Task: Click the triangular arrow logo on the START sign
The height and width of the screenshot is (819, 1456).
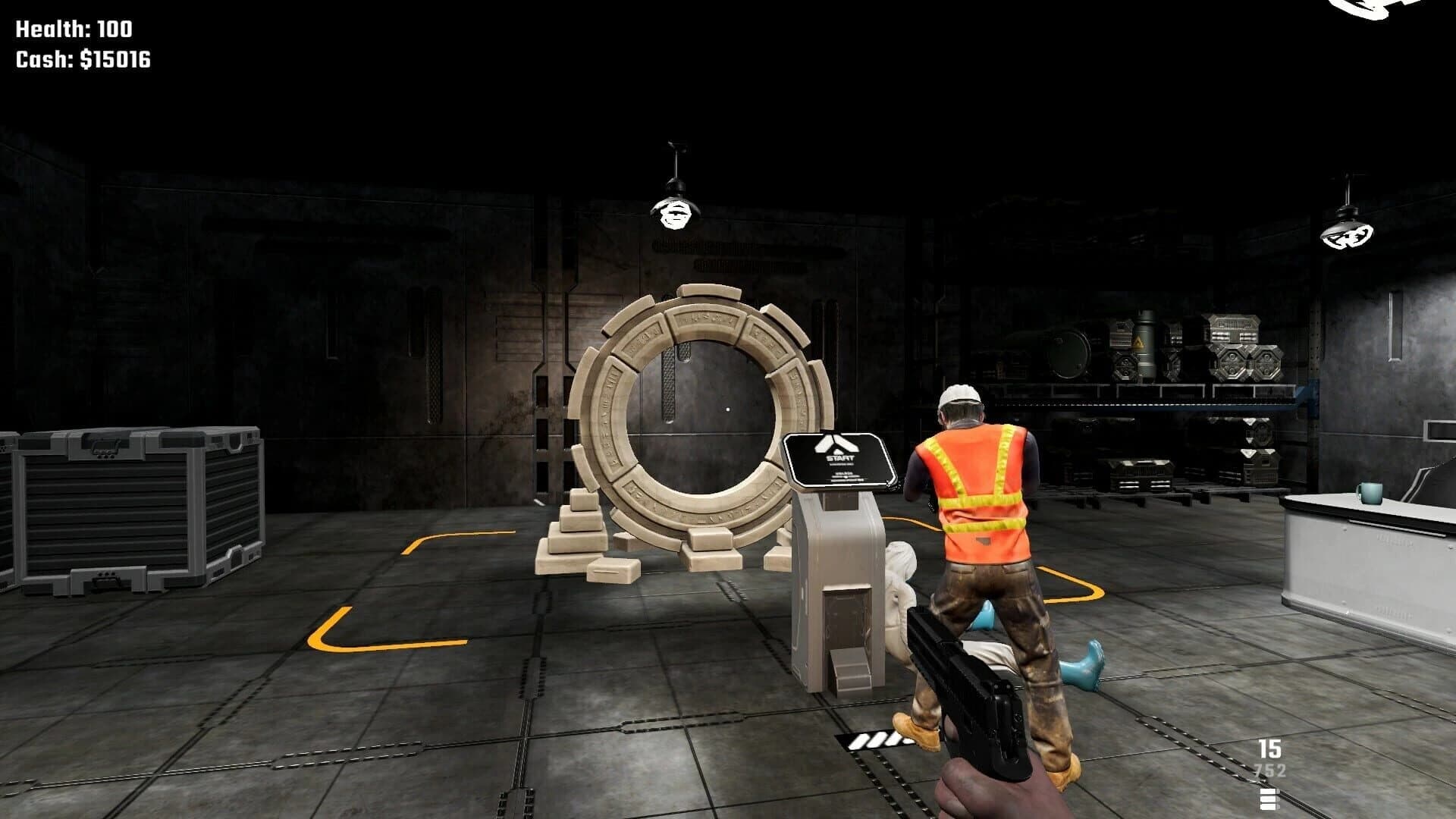Action: coord(836,444)
